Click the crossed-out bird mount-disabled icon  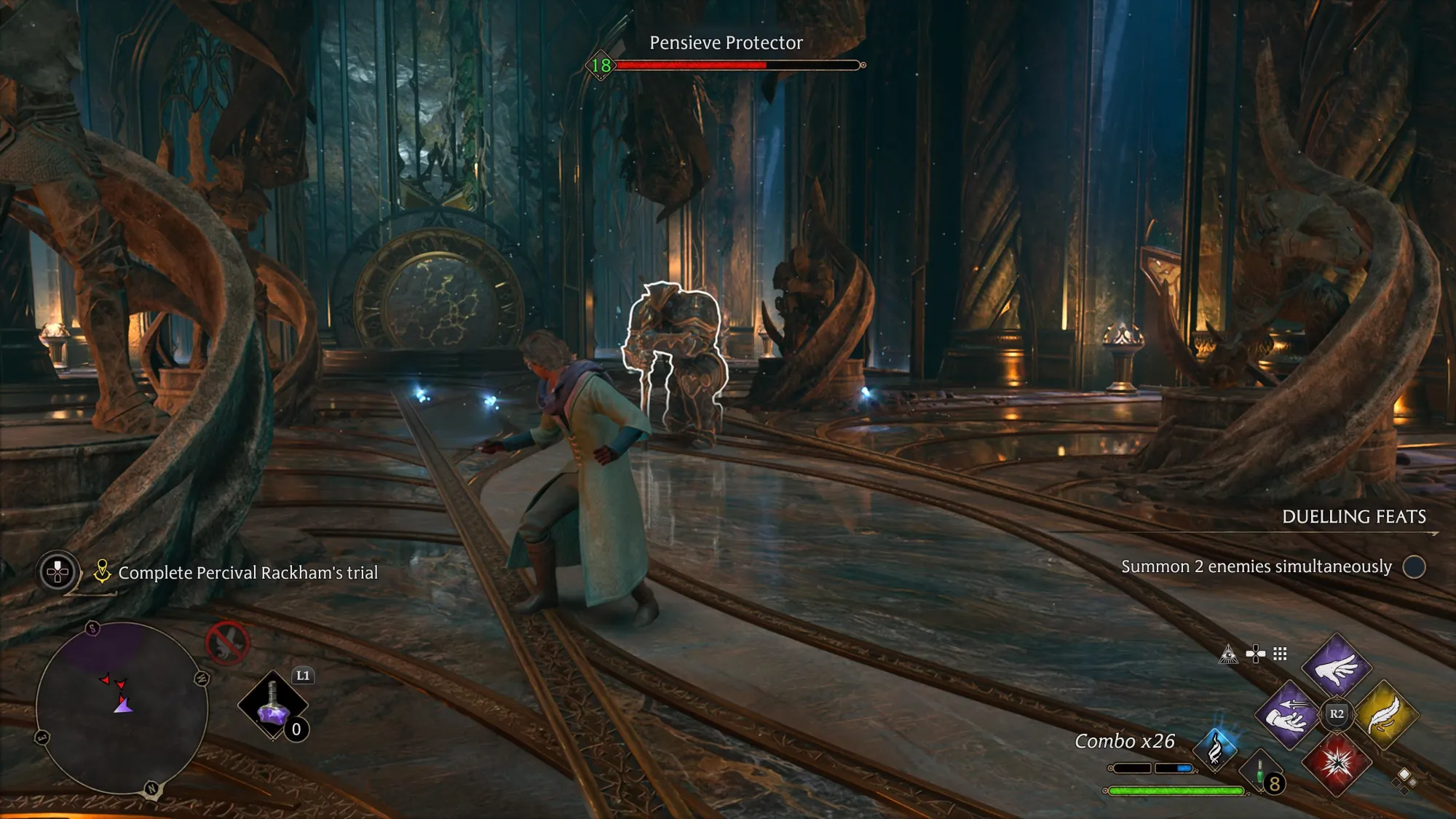[x=227, y=643]
